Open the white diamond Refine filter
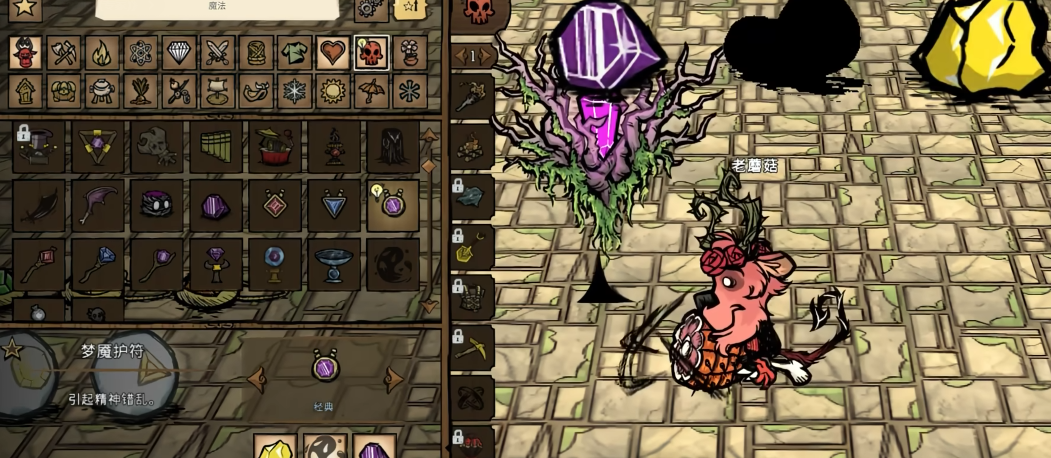1051x458 pixels. tap(178, 53)
